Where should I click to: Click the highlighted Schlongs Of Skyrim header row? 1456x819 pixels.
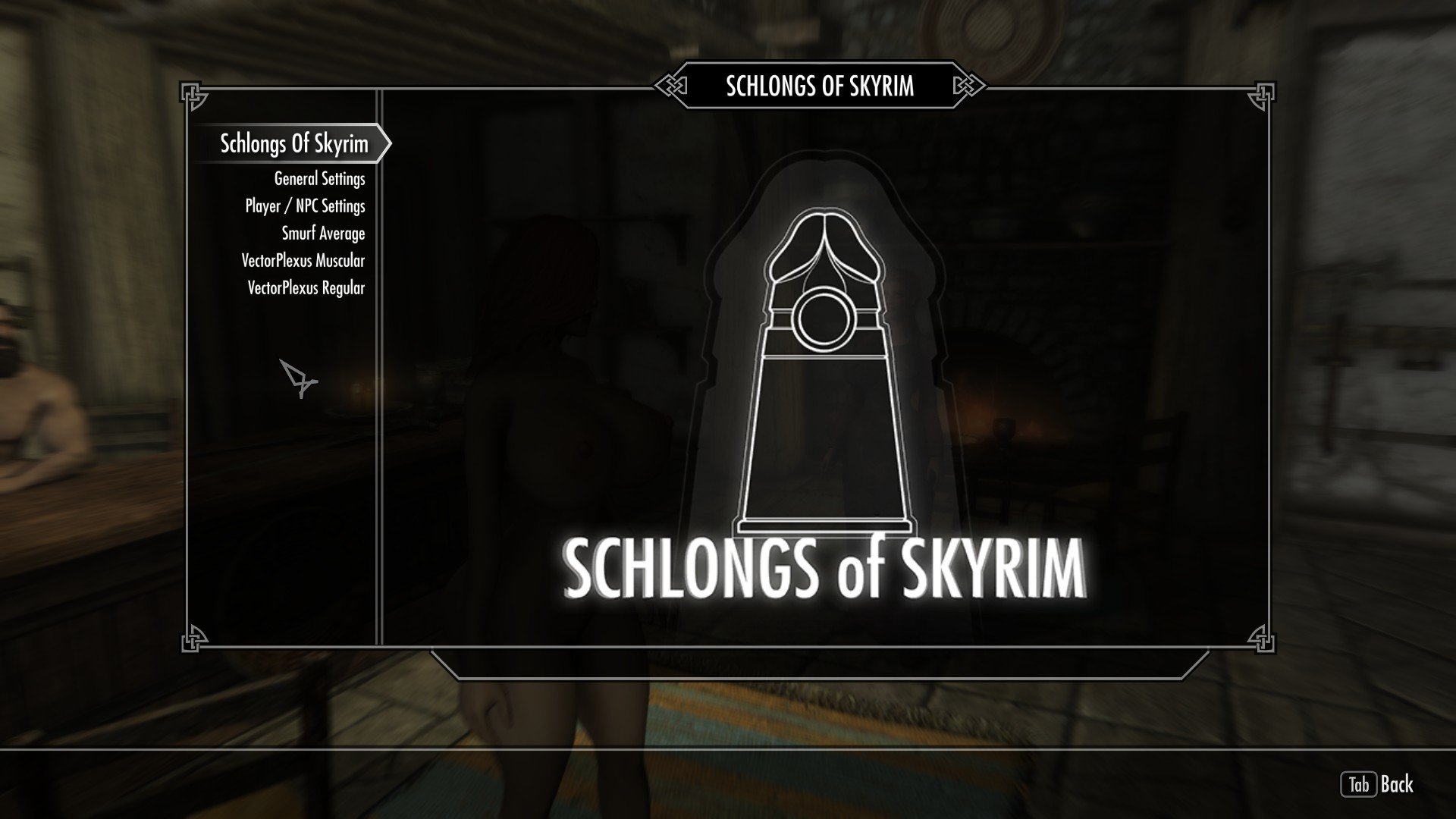(294, 143)
